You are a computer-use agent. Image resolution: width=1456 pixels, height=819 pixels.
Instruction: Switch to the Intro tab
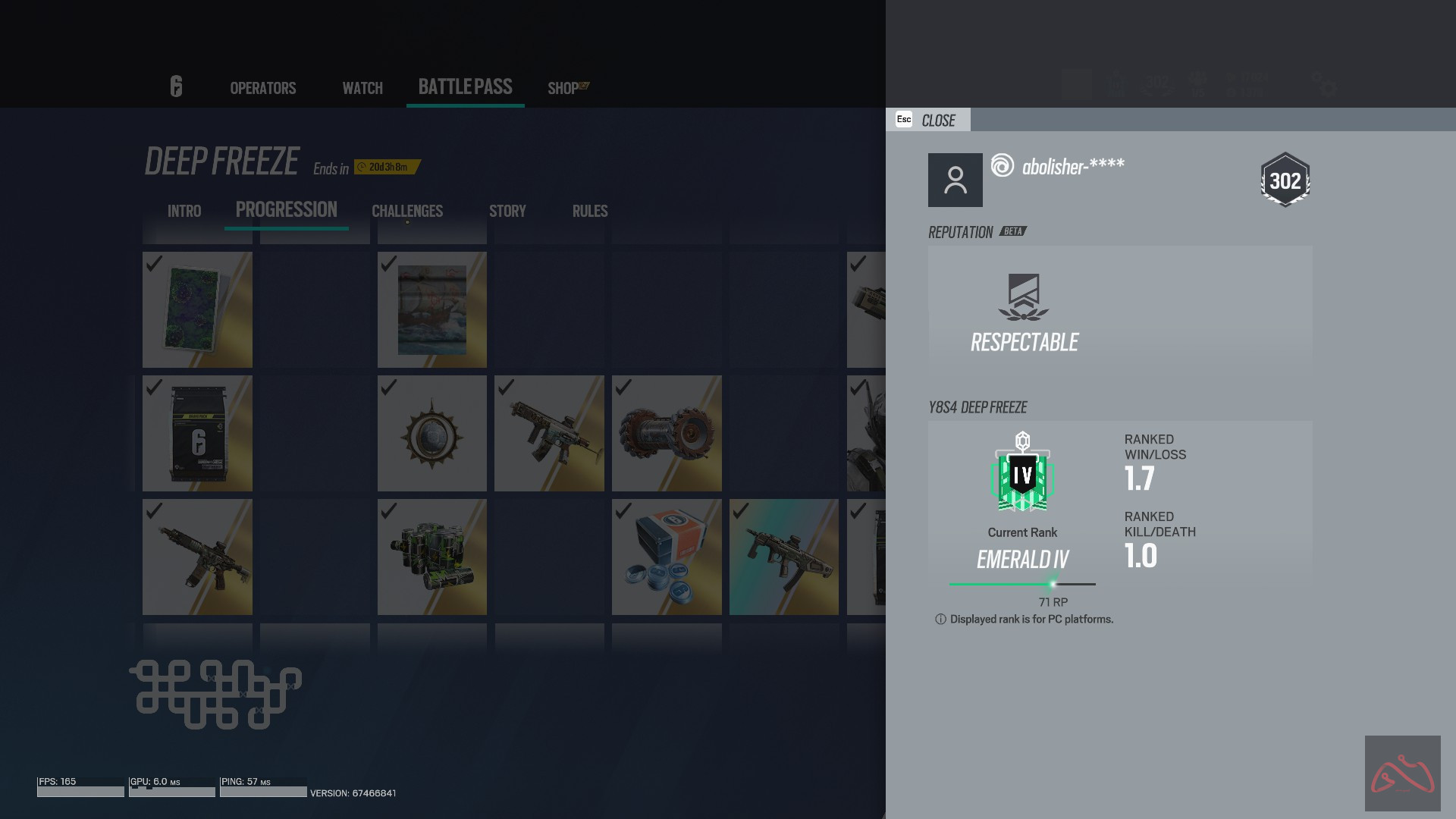pyautogui.click(x=184, y=211)
